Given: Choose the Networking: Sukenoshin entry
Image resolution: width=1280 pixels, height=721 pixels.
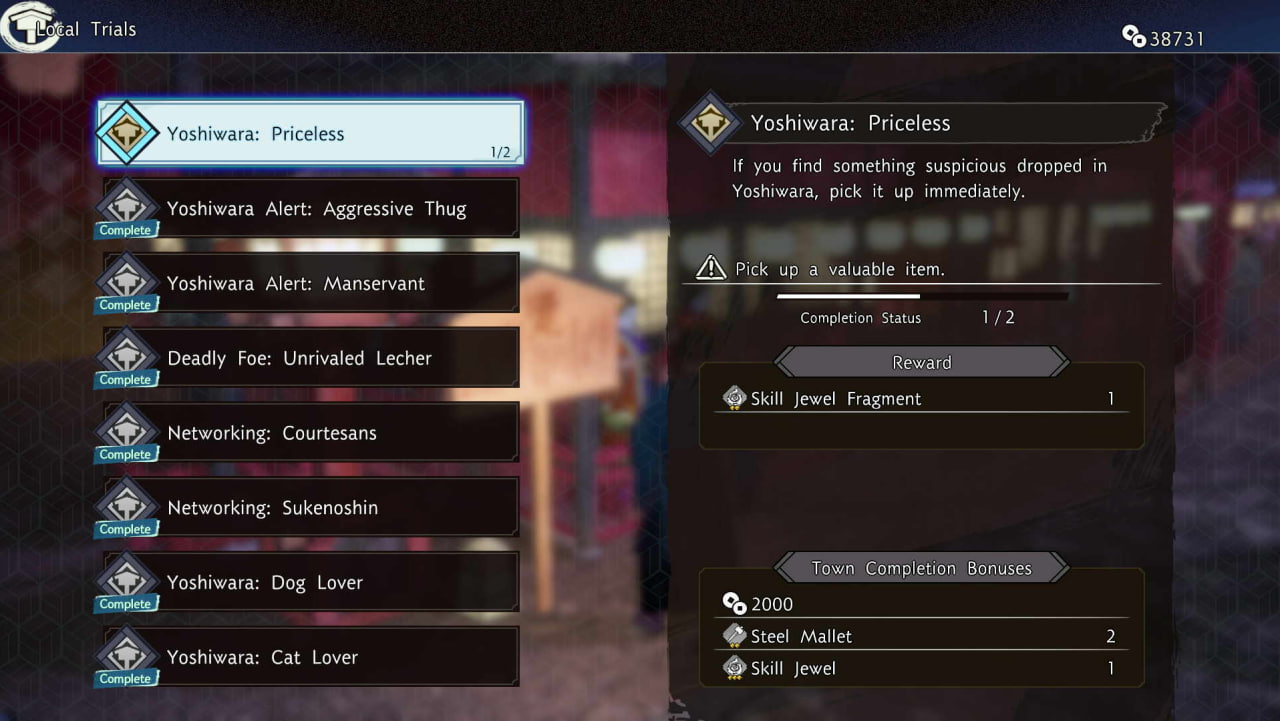Looking at the screenshot, I should 312,508.
